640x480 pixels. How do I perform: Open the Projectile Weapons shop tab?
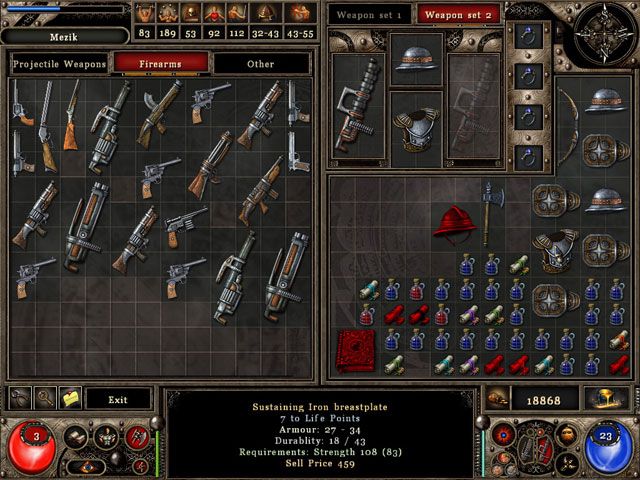coord(59,64)
